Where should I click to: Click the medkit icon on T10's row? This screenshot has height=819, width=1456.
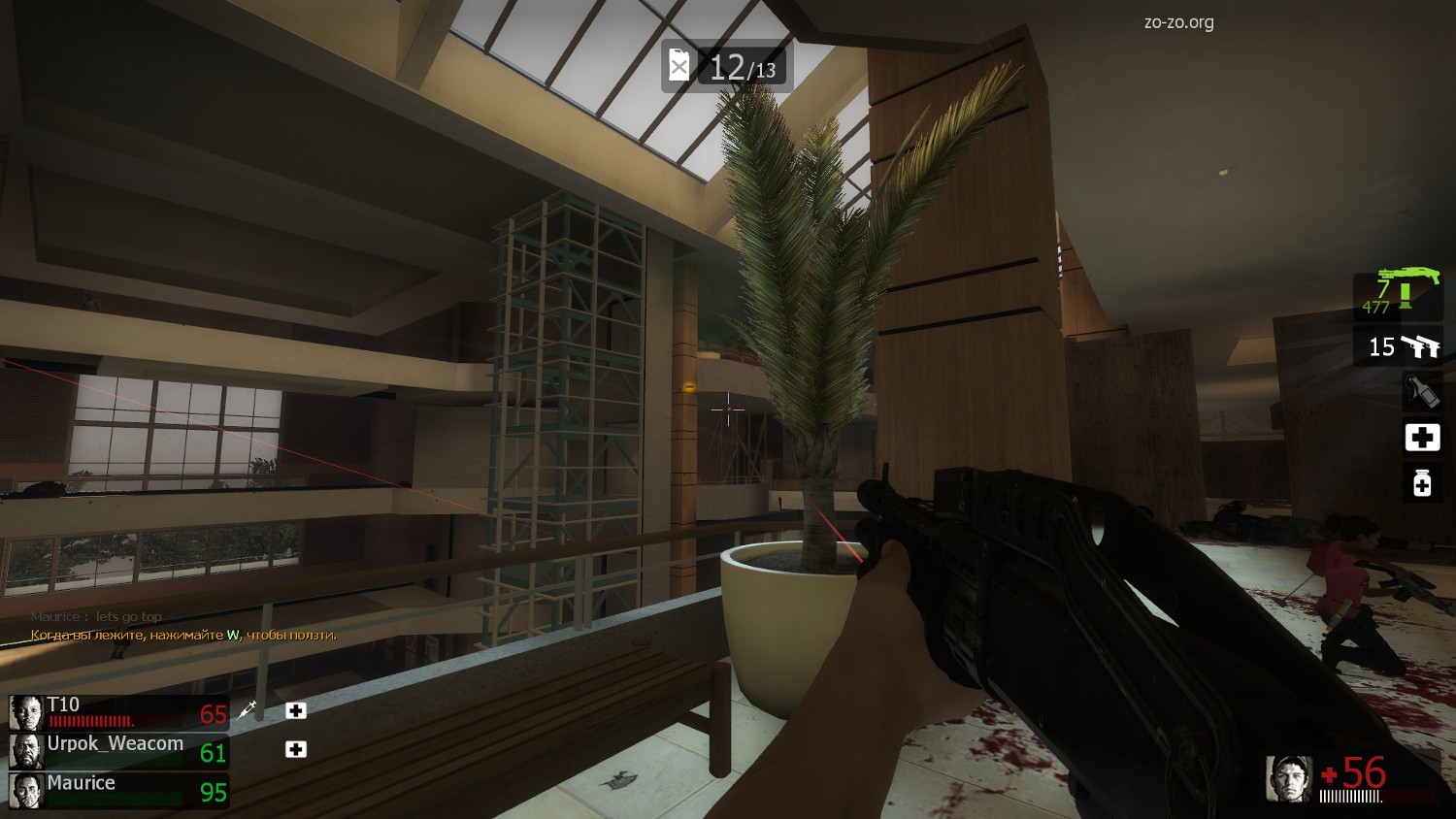pos(296,711)
